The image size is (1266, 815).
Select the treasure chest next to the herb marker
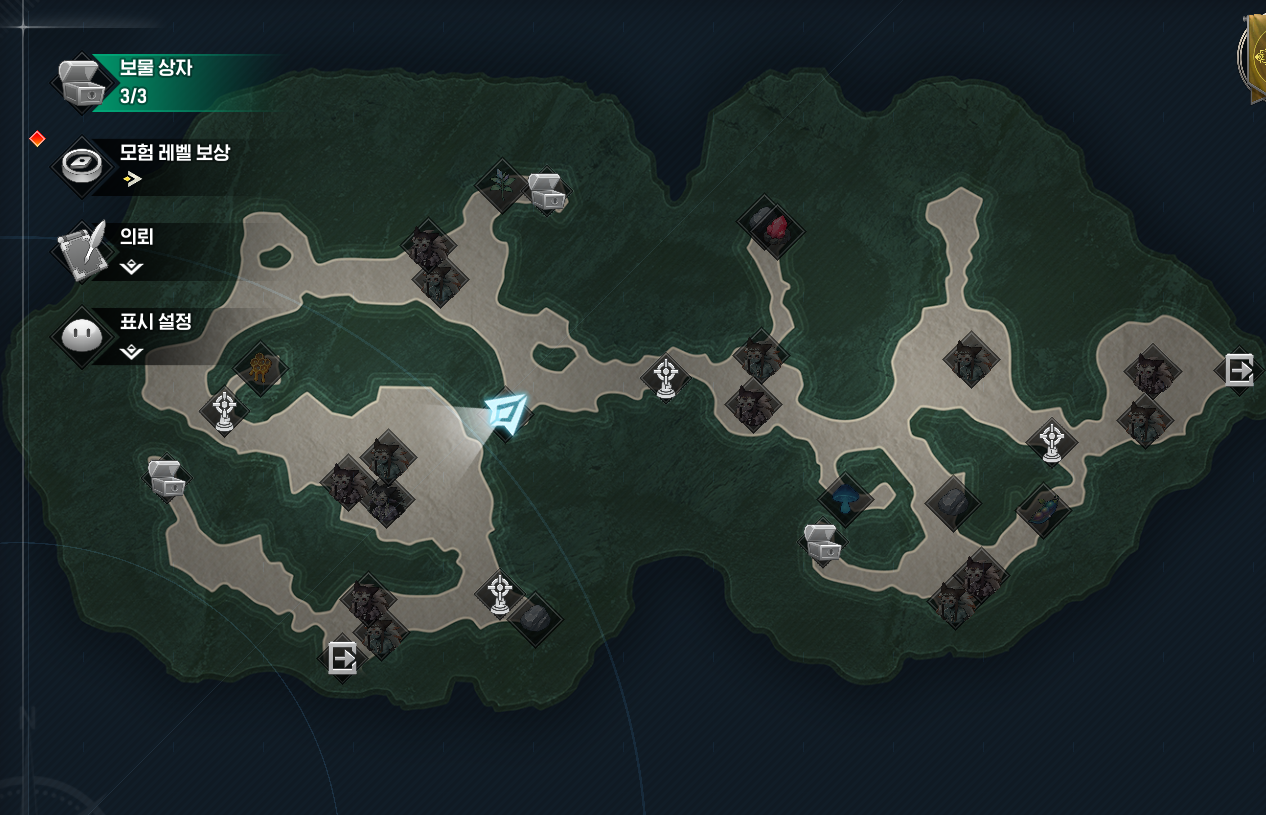point(546,191)
